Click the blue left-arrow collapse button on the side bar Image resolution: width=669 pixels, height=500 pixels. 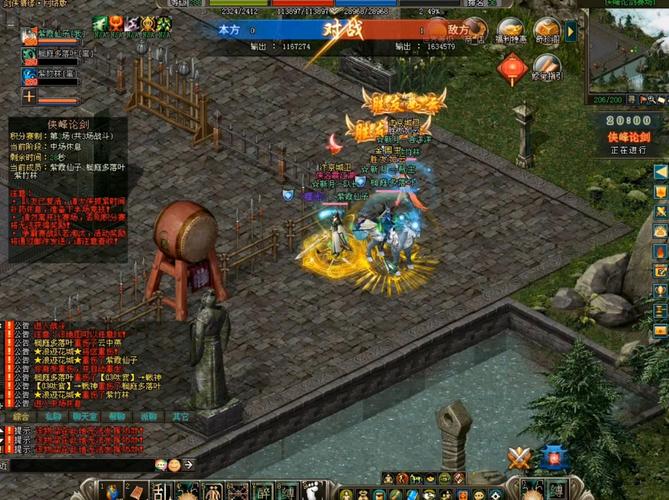pyautogui.click(x=660, y=171)
